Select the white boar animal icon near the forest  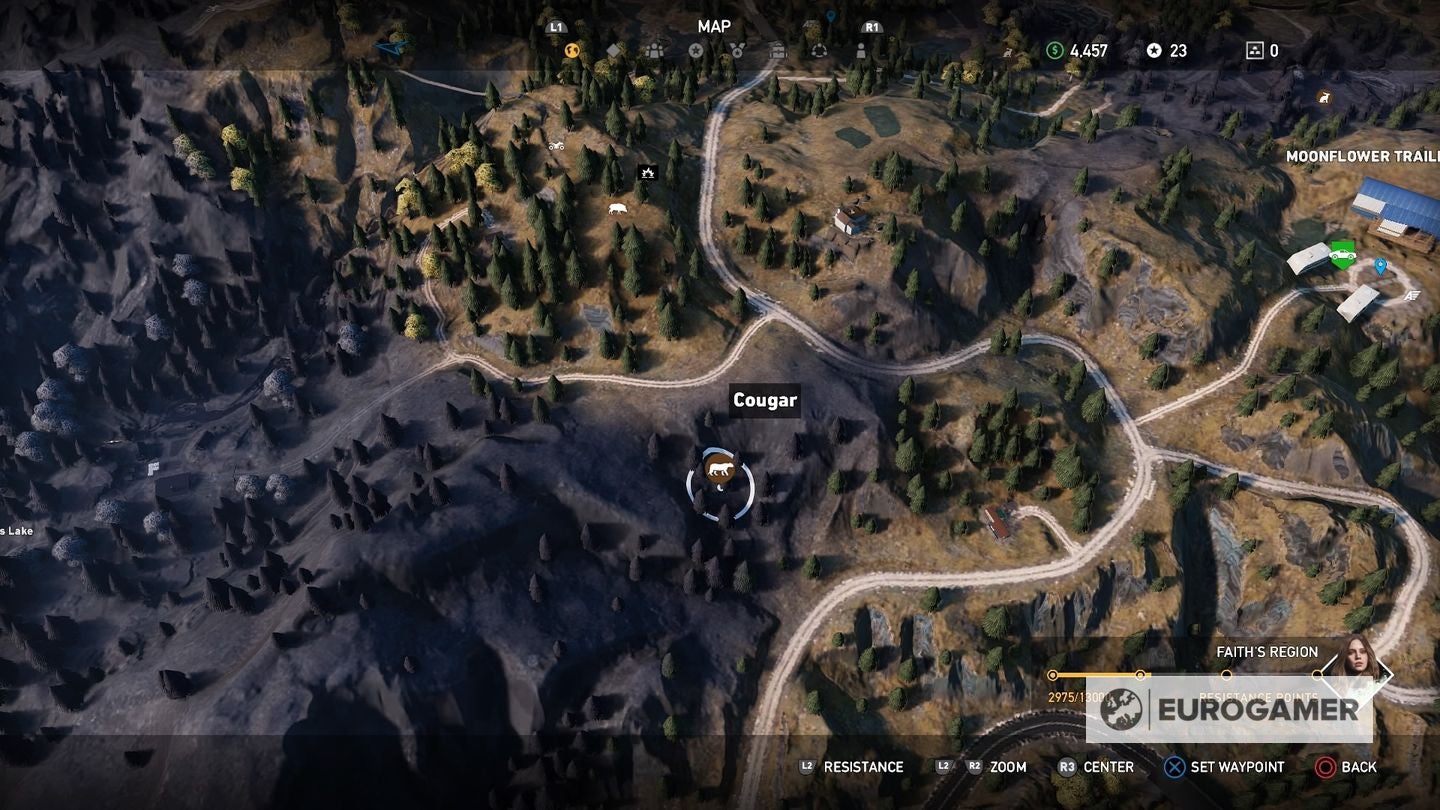616,206
